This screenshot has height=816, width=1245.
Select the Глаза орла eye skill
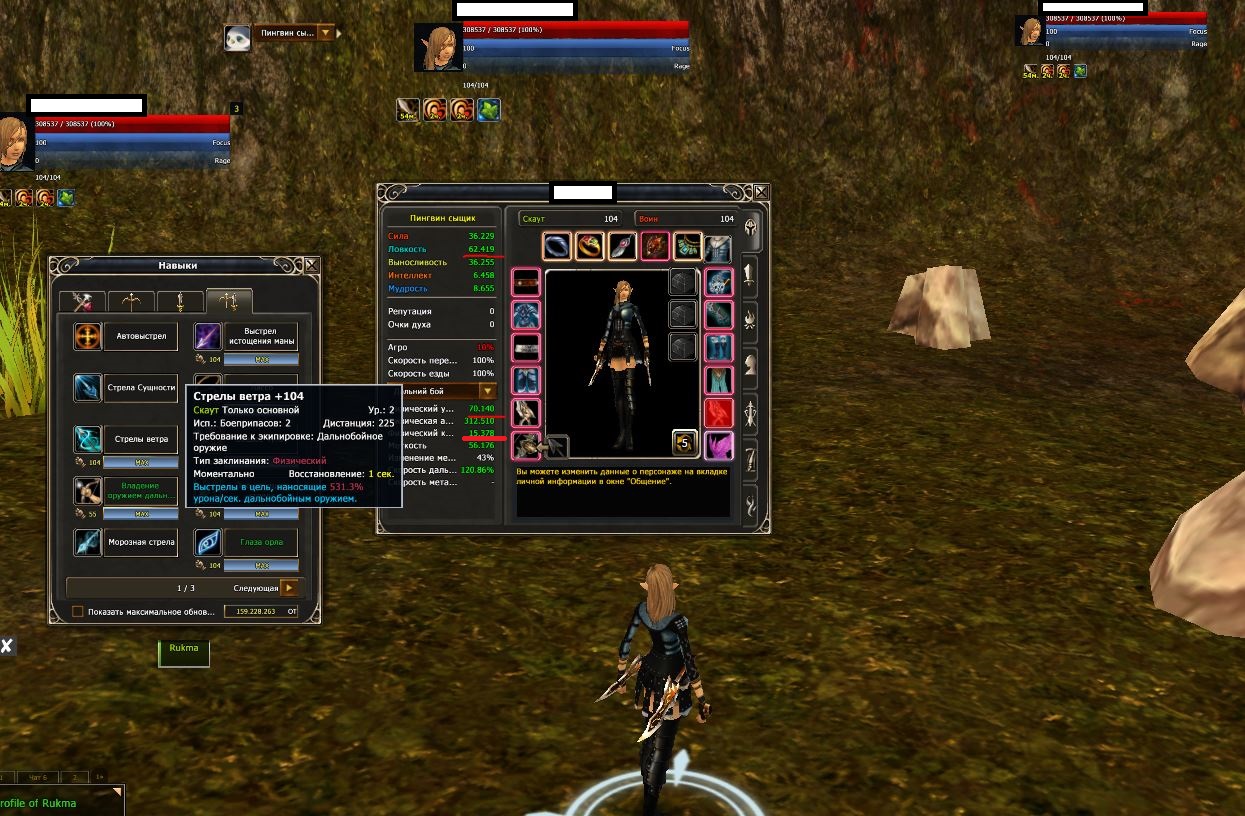click(208, 543)
